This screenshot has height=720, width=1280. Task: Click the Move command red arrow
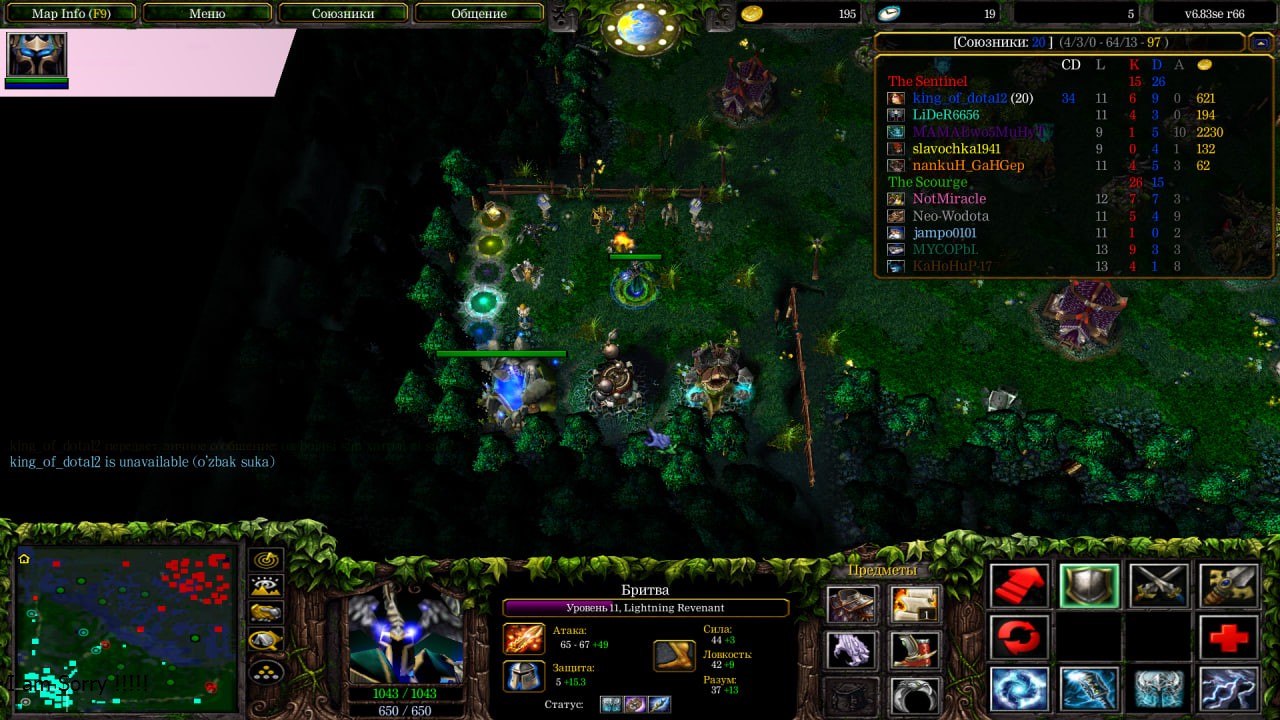pos(1019,586)
